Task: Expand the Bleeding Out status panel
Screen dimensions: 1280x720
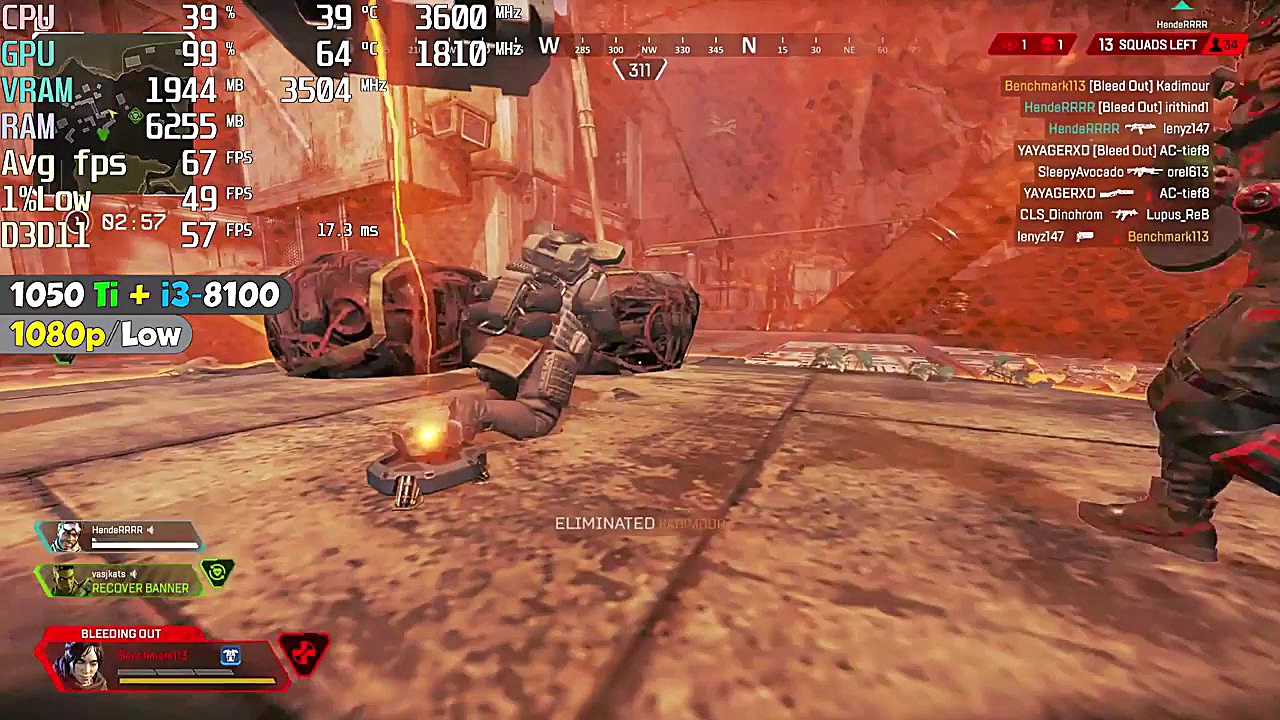Action: (x=120, y=633)
